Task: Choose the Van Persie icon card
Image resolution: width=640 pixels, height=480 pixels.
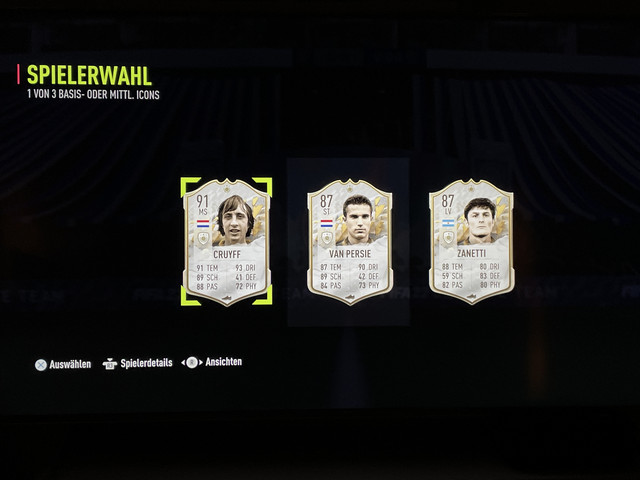Action: point(349,241)
